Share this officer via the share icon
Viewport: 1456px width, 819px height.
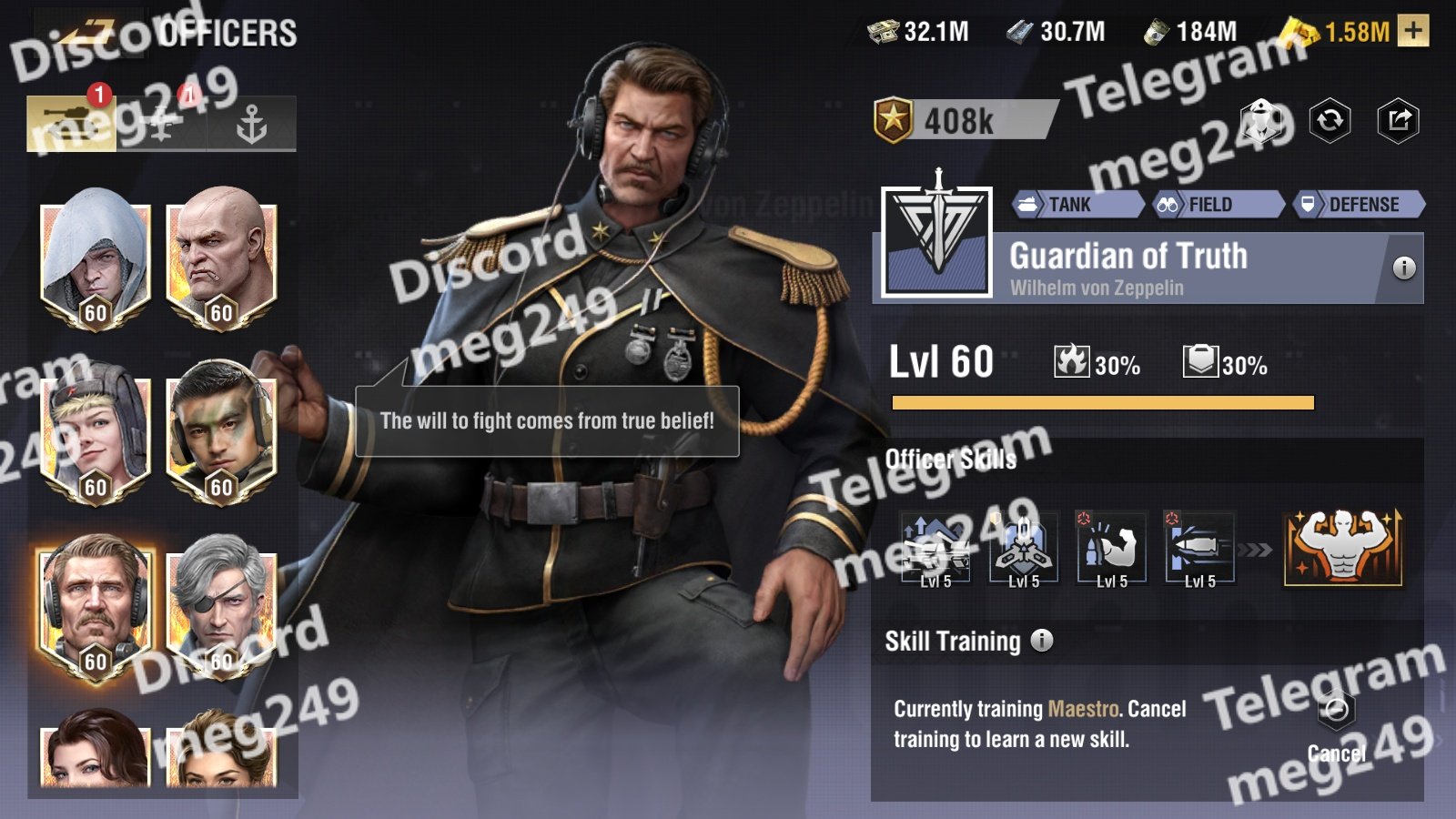1399,120
